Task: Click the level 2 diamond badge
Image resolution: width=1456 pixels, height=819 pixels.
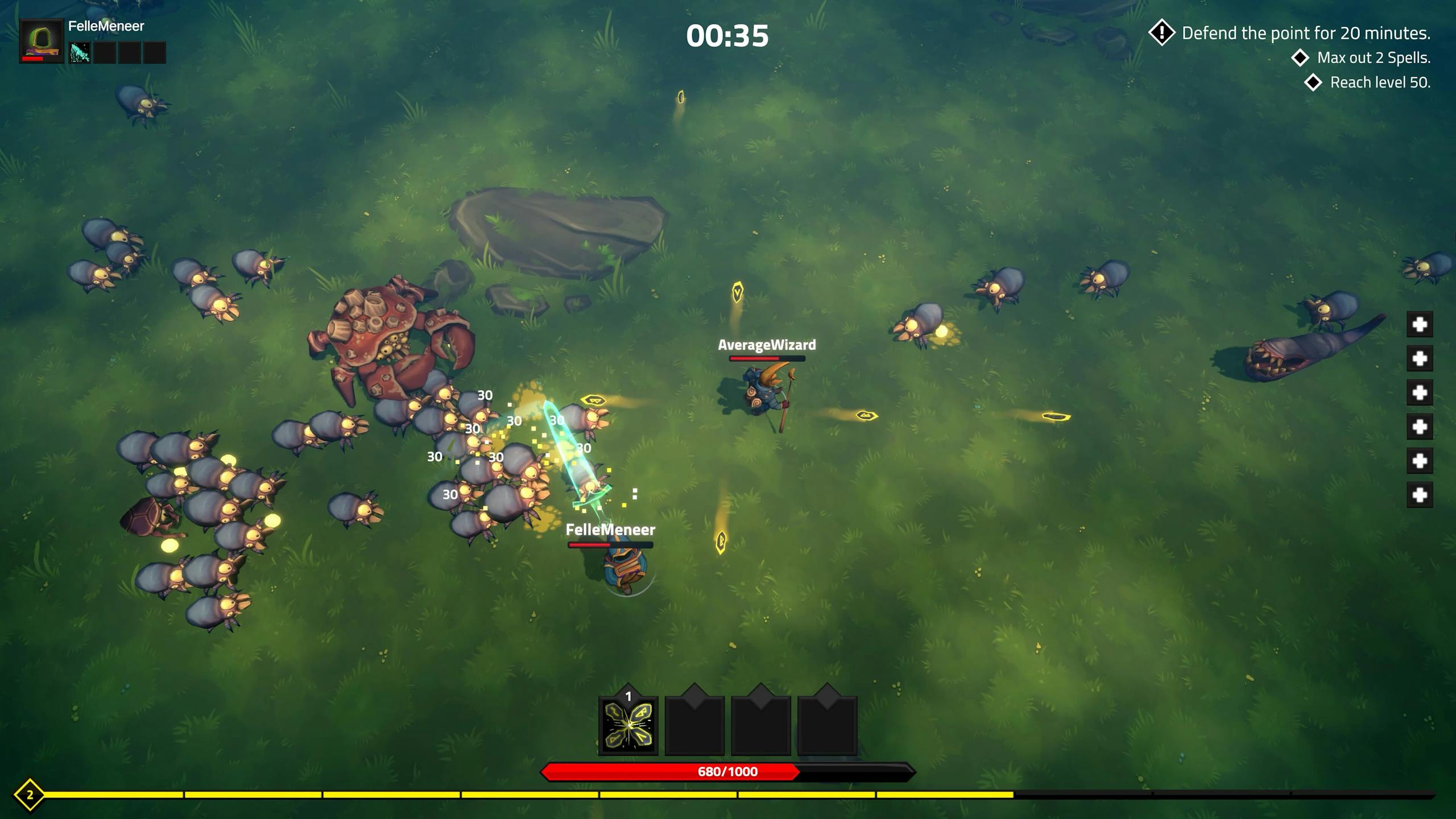Action: (30, 795)
